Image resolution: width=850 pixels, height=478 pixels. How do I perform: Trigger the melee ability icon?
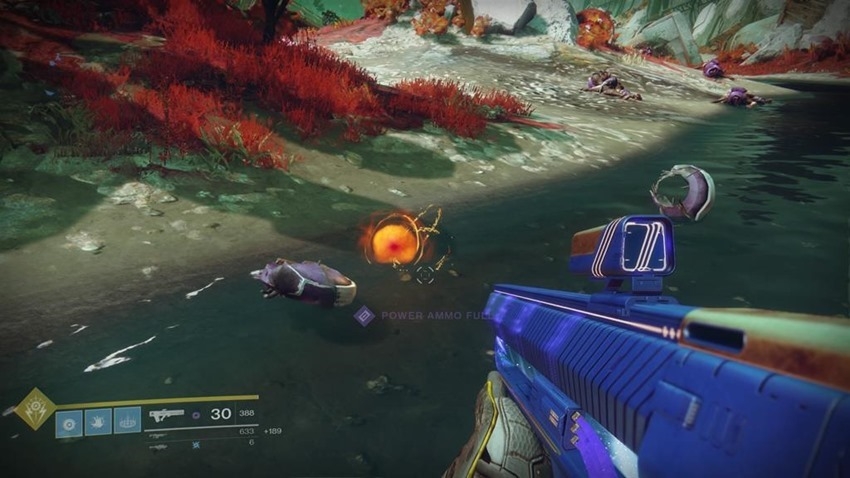pyautogui.click(x=98, y=422)
